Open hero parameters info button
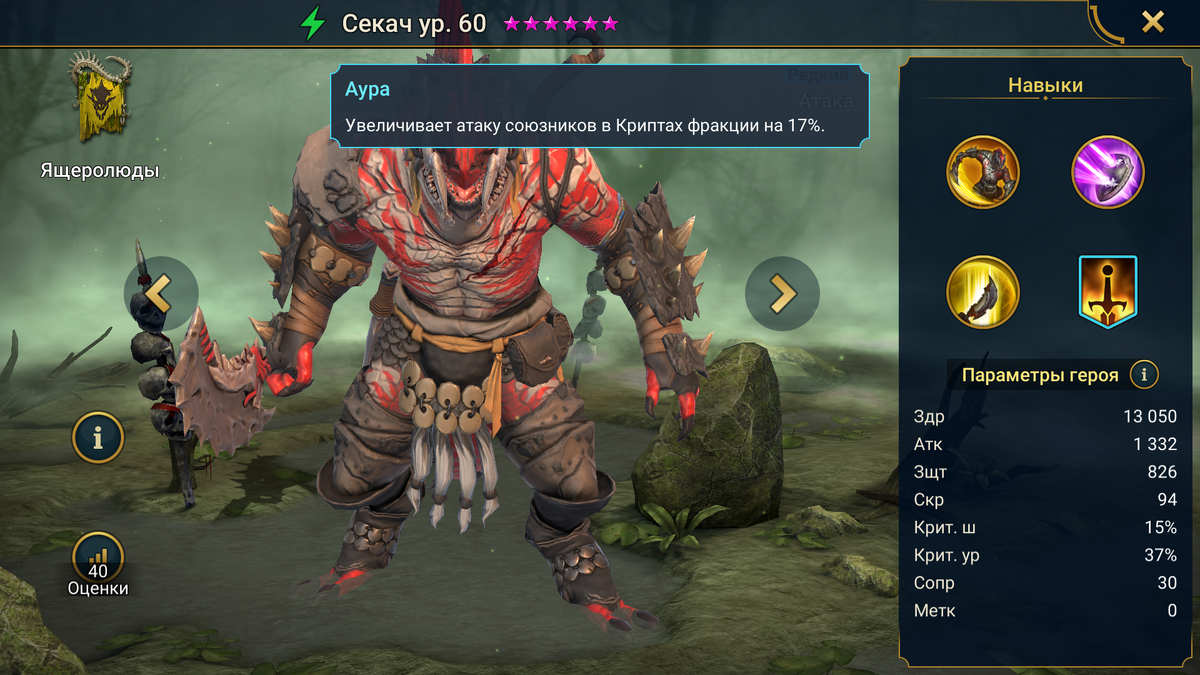1200x675 pixels. tap(1144, 375)
